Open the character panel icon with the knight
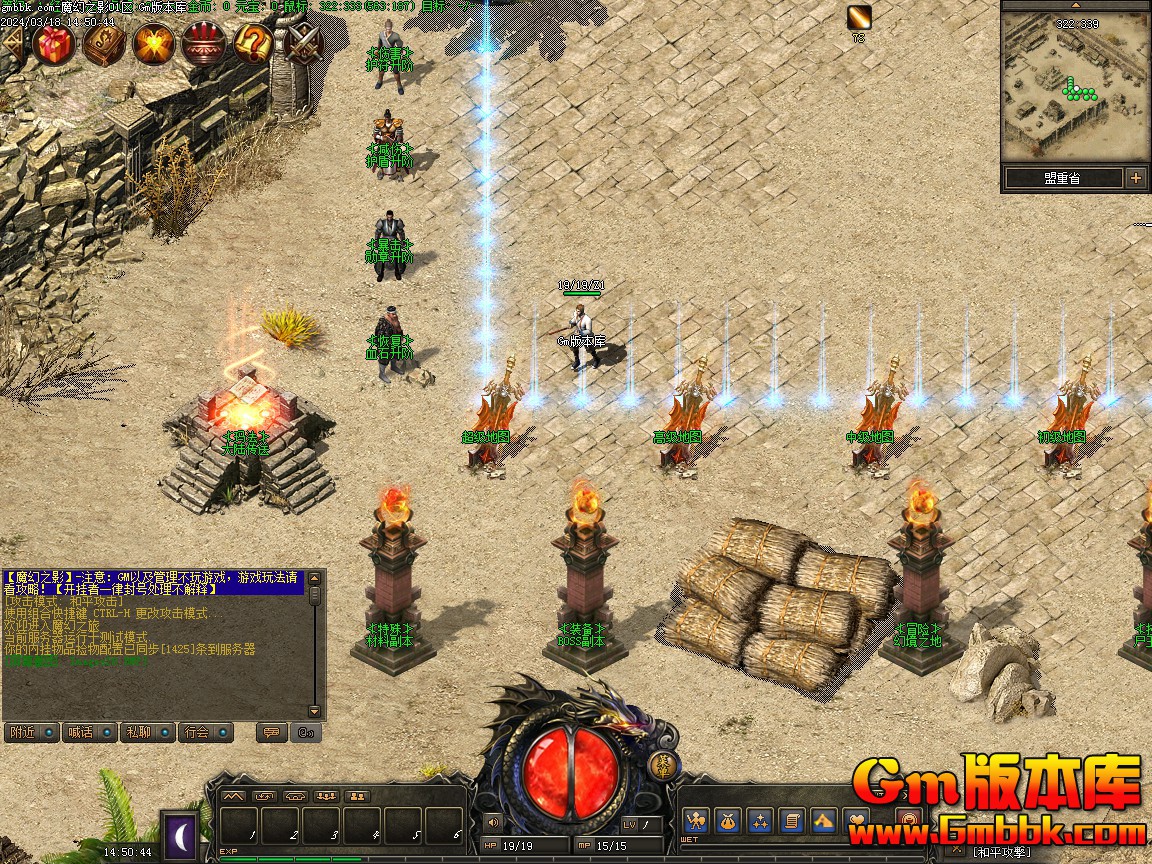 tap(697, 821)
